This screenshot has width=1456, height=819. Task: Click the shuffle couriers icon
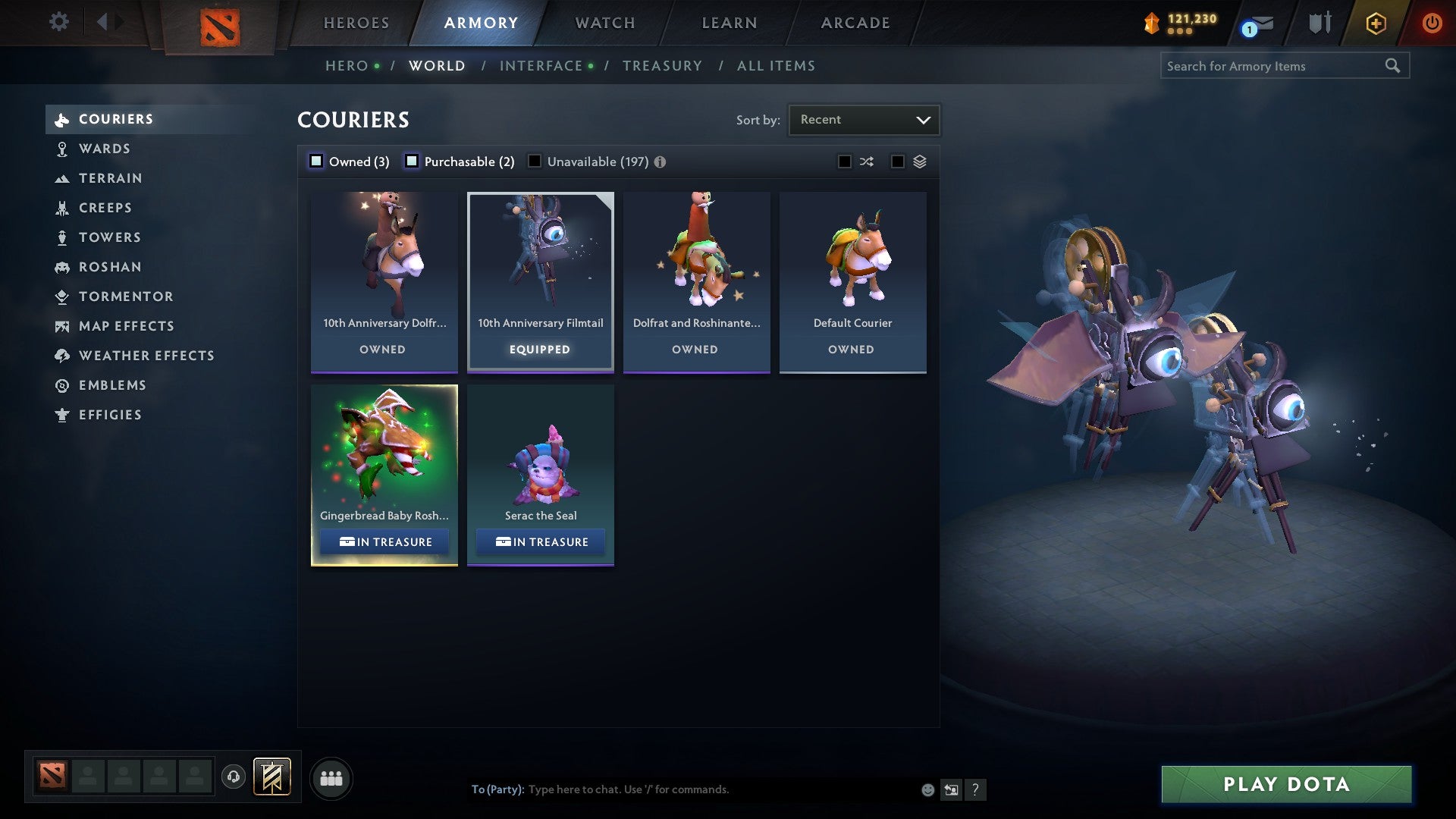pyautogui.click(x=867, y=161)
